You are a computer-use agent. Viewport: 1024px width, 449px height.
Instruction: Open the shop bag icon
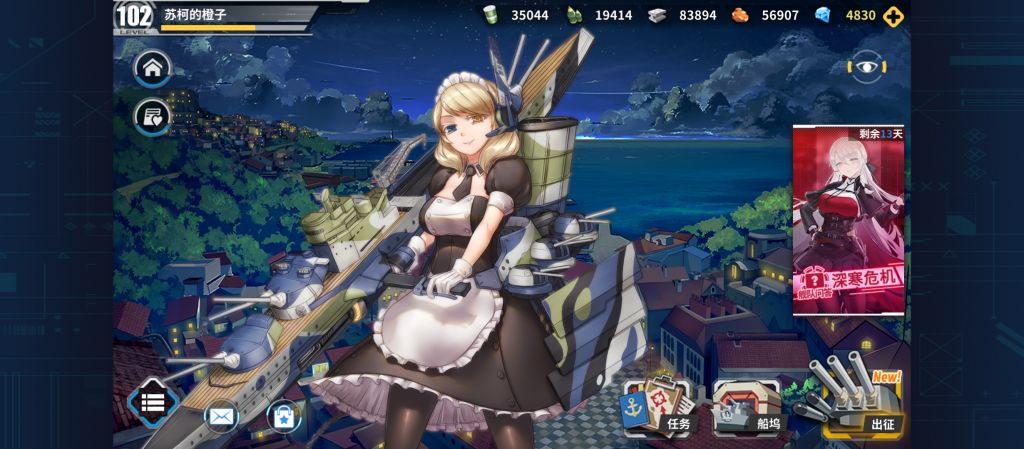pos(283,415)
